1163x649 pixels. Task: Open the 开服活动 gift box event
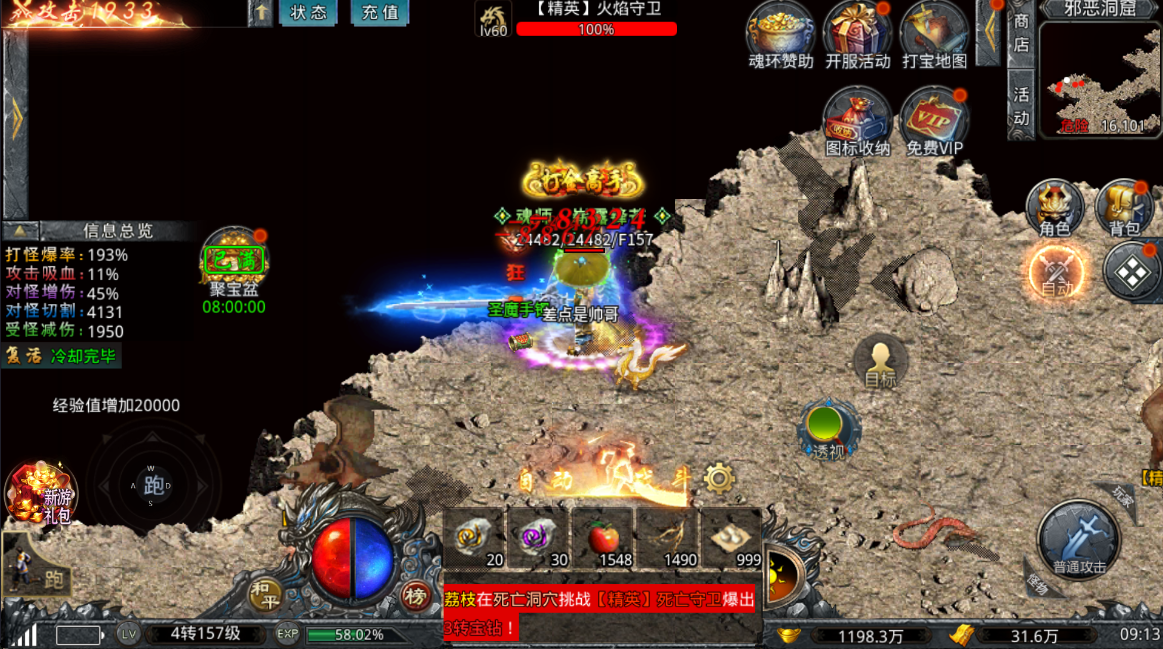(x=857, y=33)
